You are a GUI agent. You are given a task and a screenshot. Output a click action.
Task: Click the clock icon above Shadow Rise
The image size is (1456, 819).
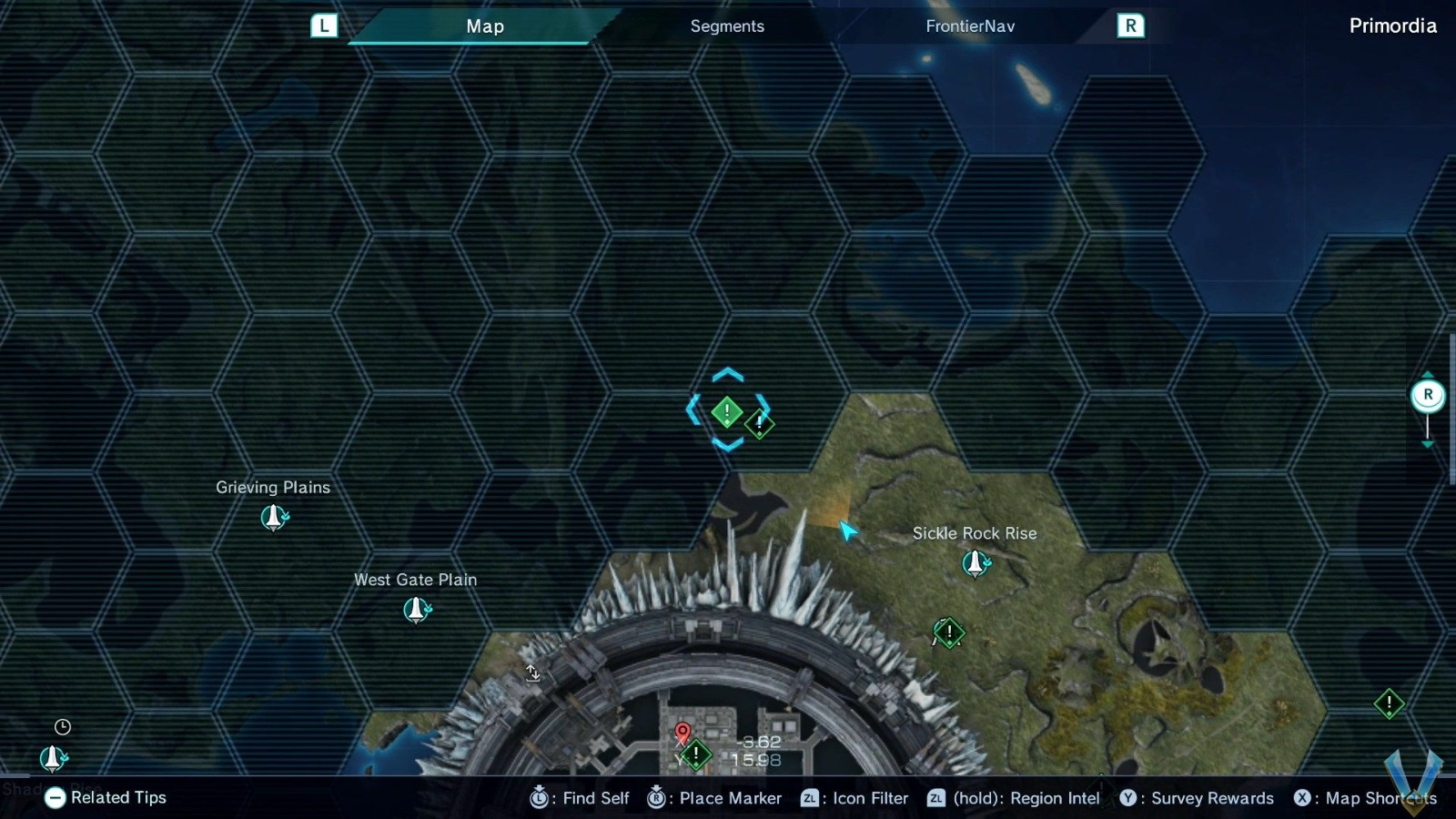[x=62, y=726]
